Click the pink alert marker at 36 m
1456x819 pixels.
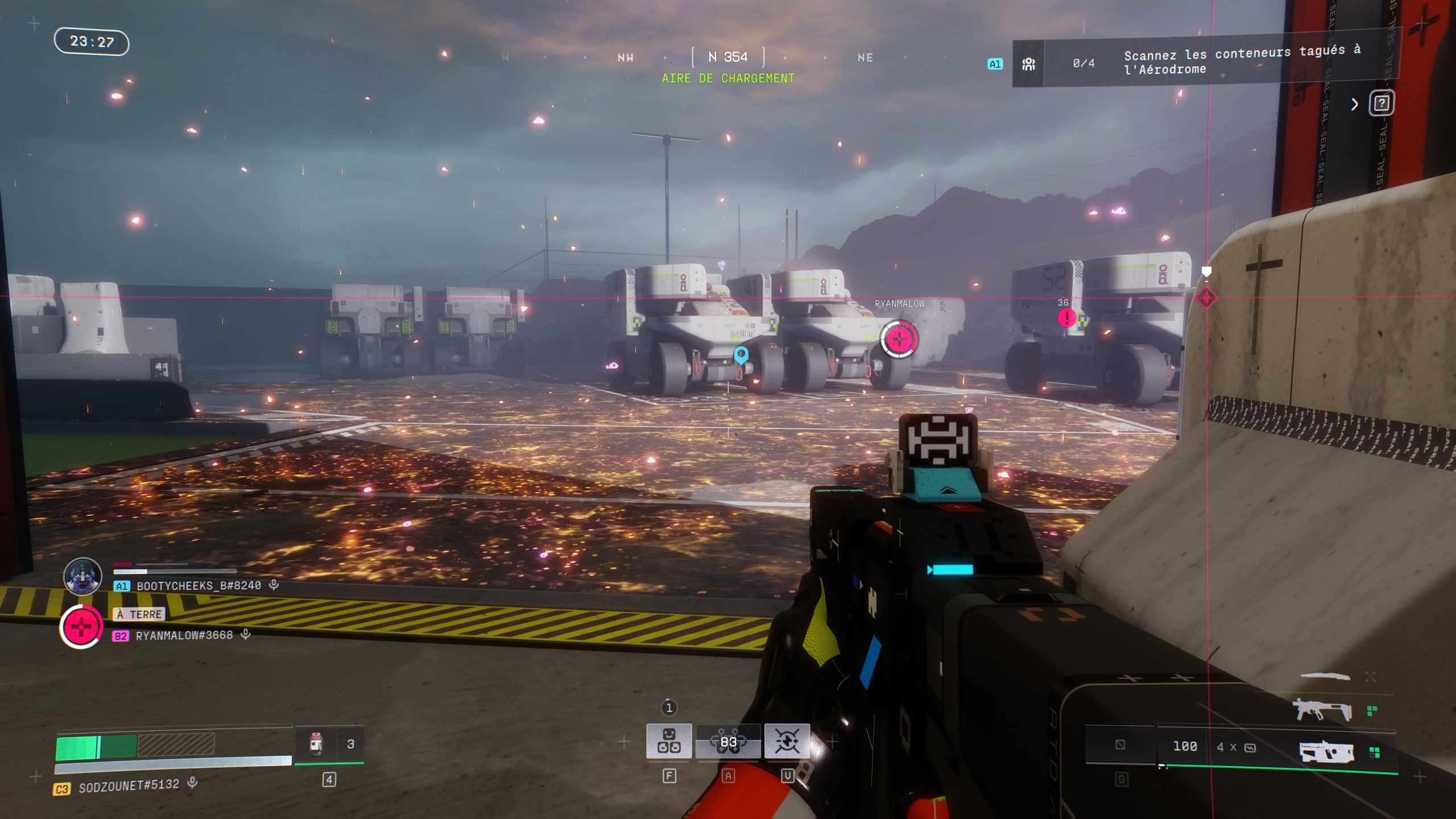tap(1066, 317)
